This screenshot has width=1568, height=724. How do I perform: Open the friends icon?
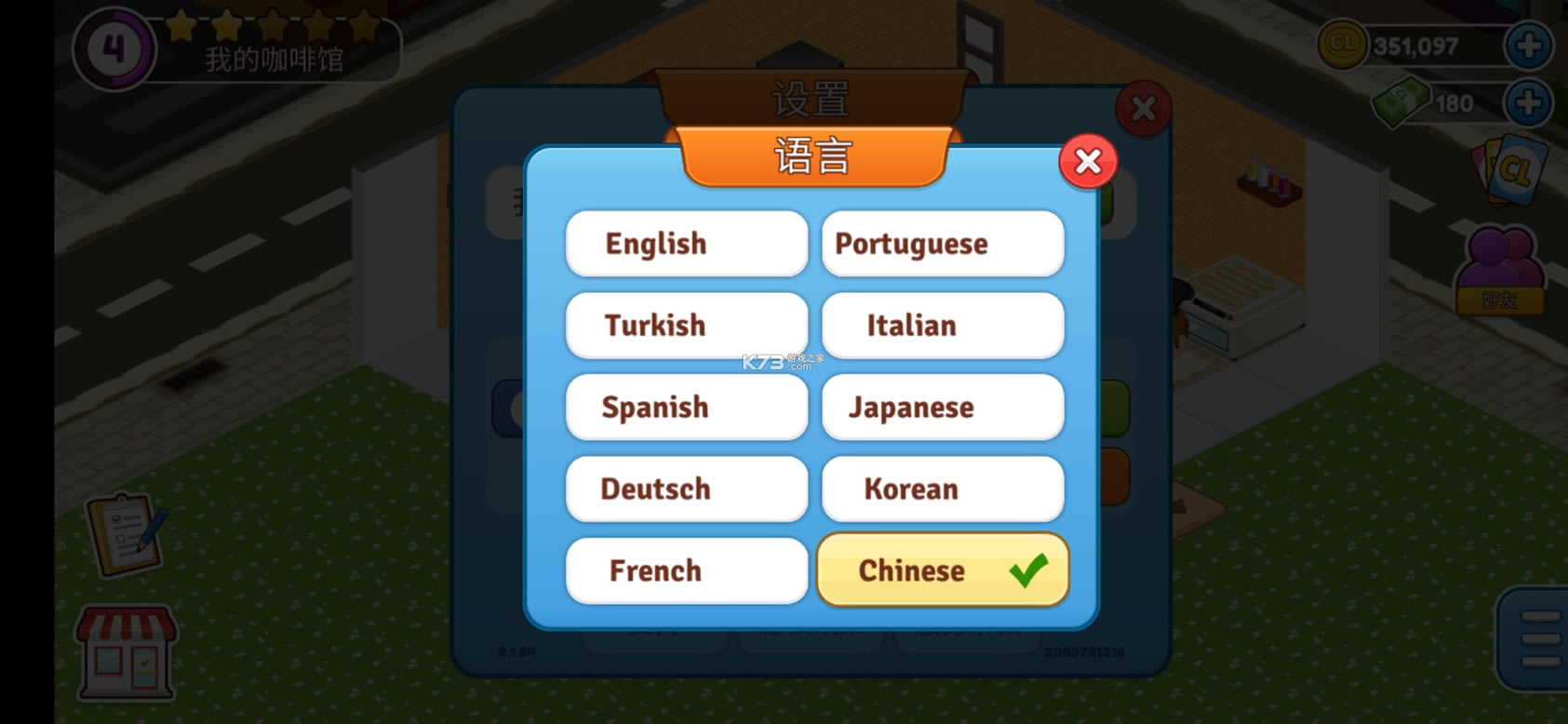(x=1500, y=272)
